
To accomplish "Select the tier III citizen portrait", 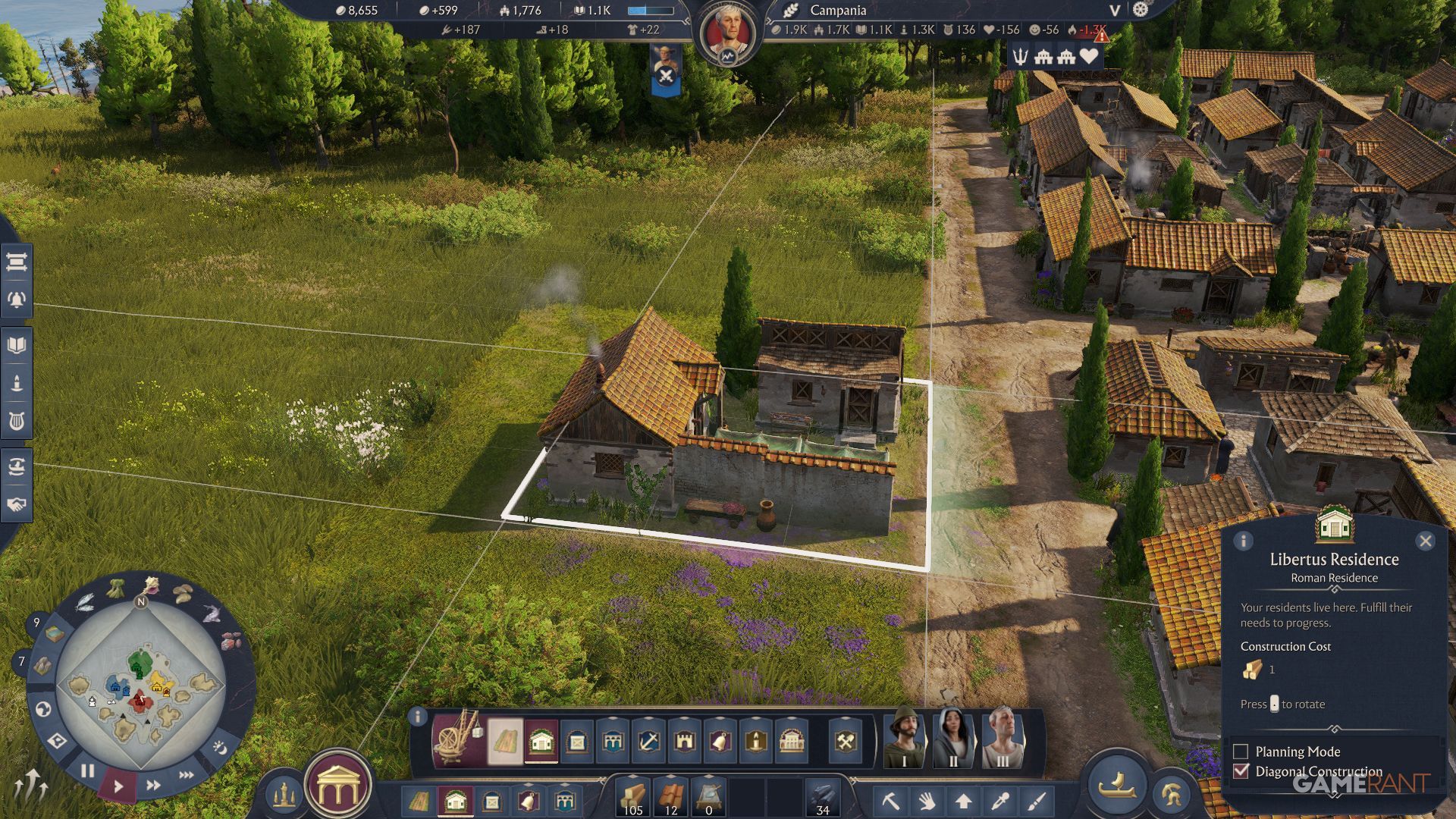I will (x=1003, y=737).
